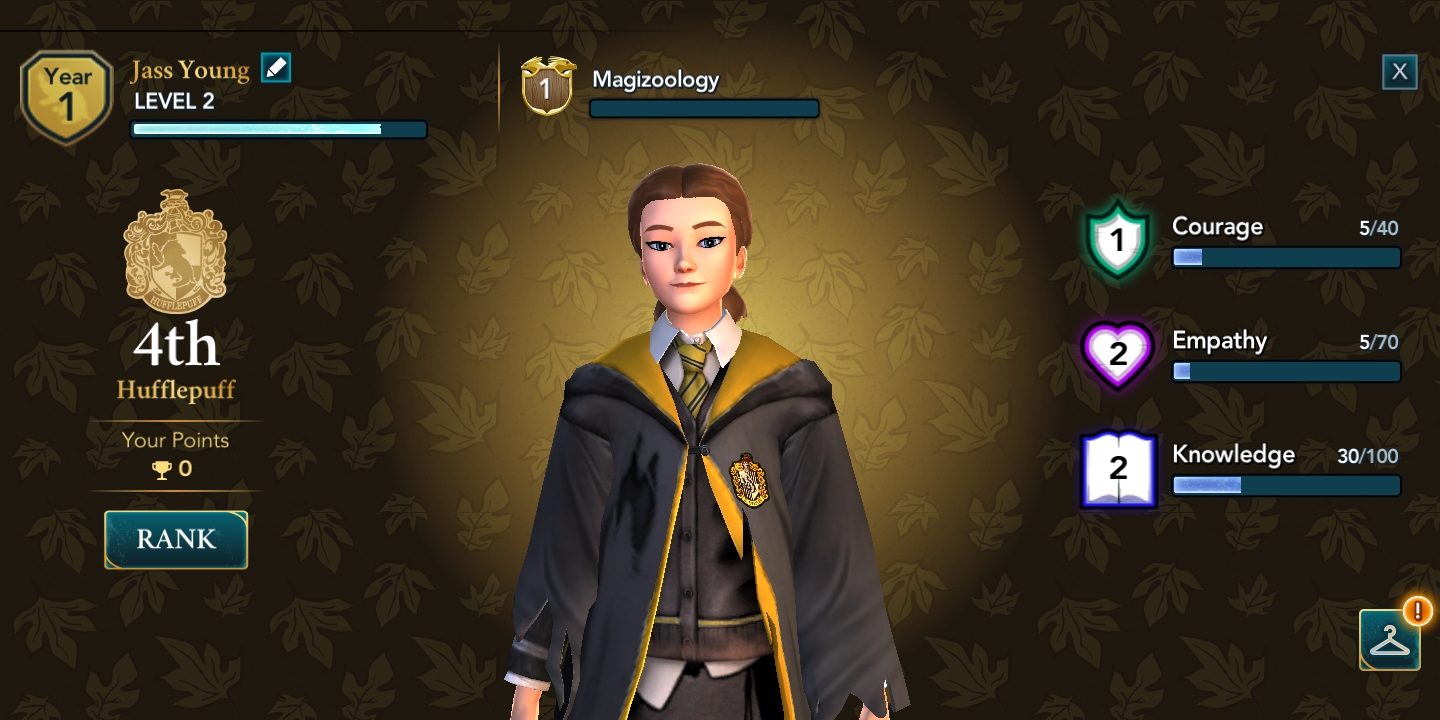This screenshot has height=720, width=1440.
Task: Tap the Year 1 shield badge
Action: pos(67,96)
